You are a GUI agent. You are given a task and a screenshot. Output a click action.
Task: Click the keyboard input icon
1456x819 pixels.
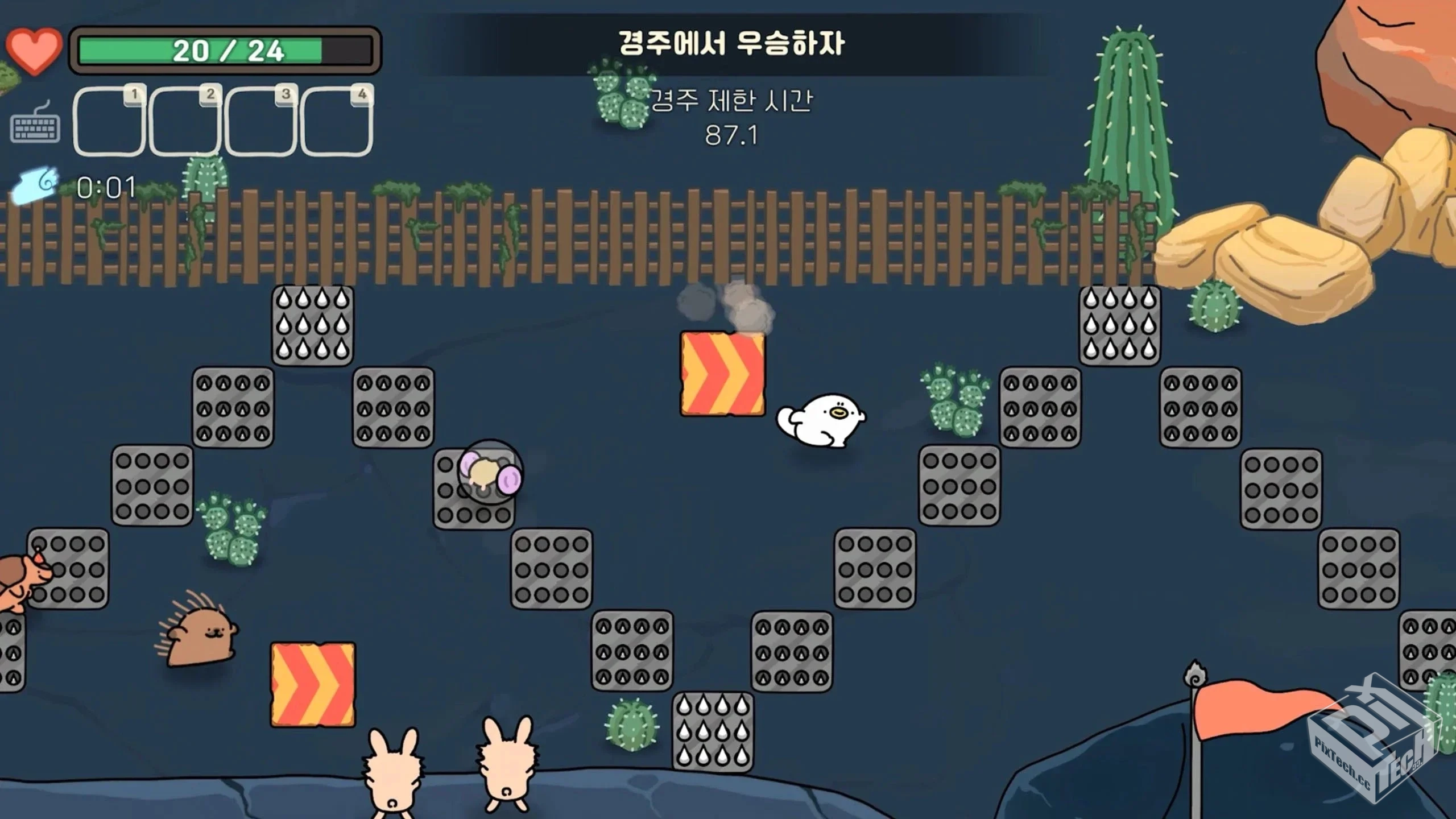click(x=35, y=123)
